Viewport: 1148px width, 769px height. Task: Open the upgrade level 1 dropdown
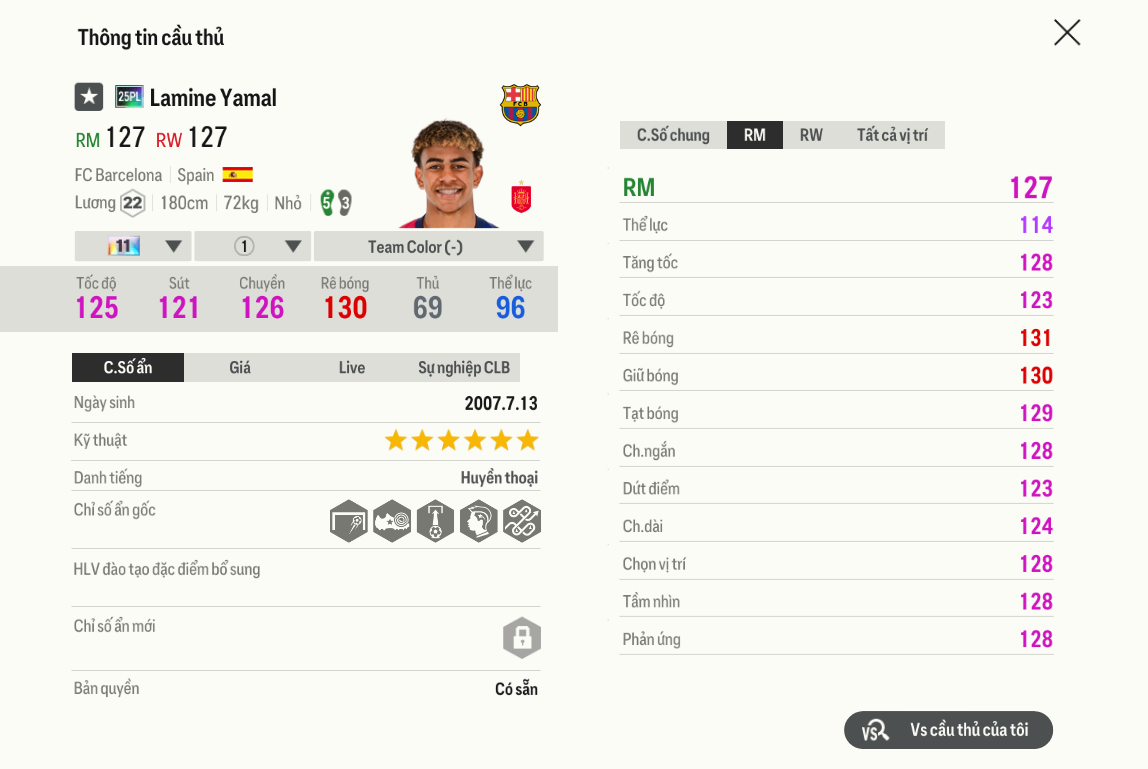pyautogui.click(x=253, y=247)
